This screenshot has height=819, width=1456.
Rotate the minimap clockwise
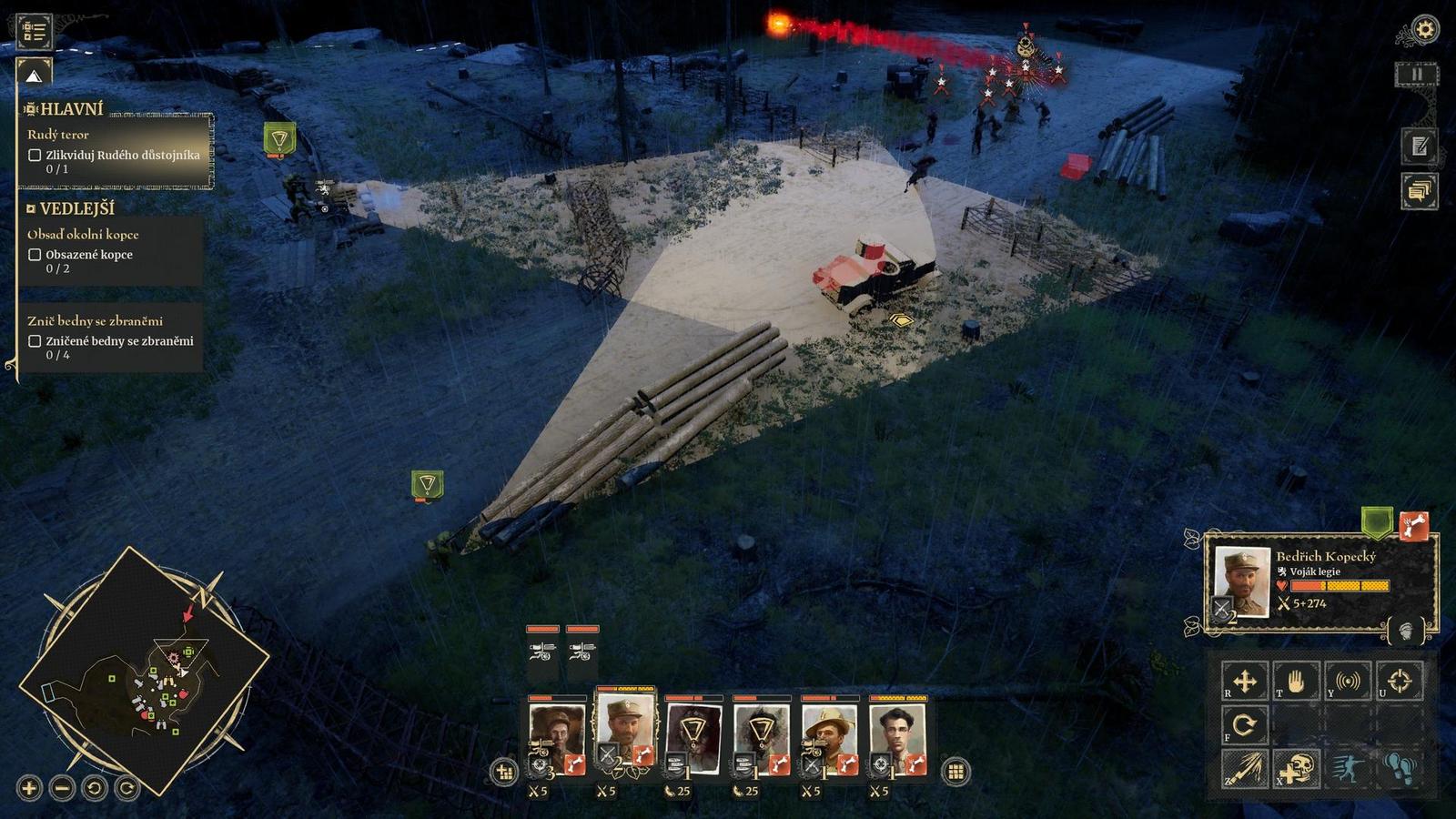click(127, 788)
